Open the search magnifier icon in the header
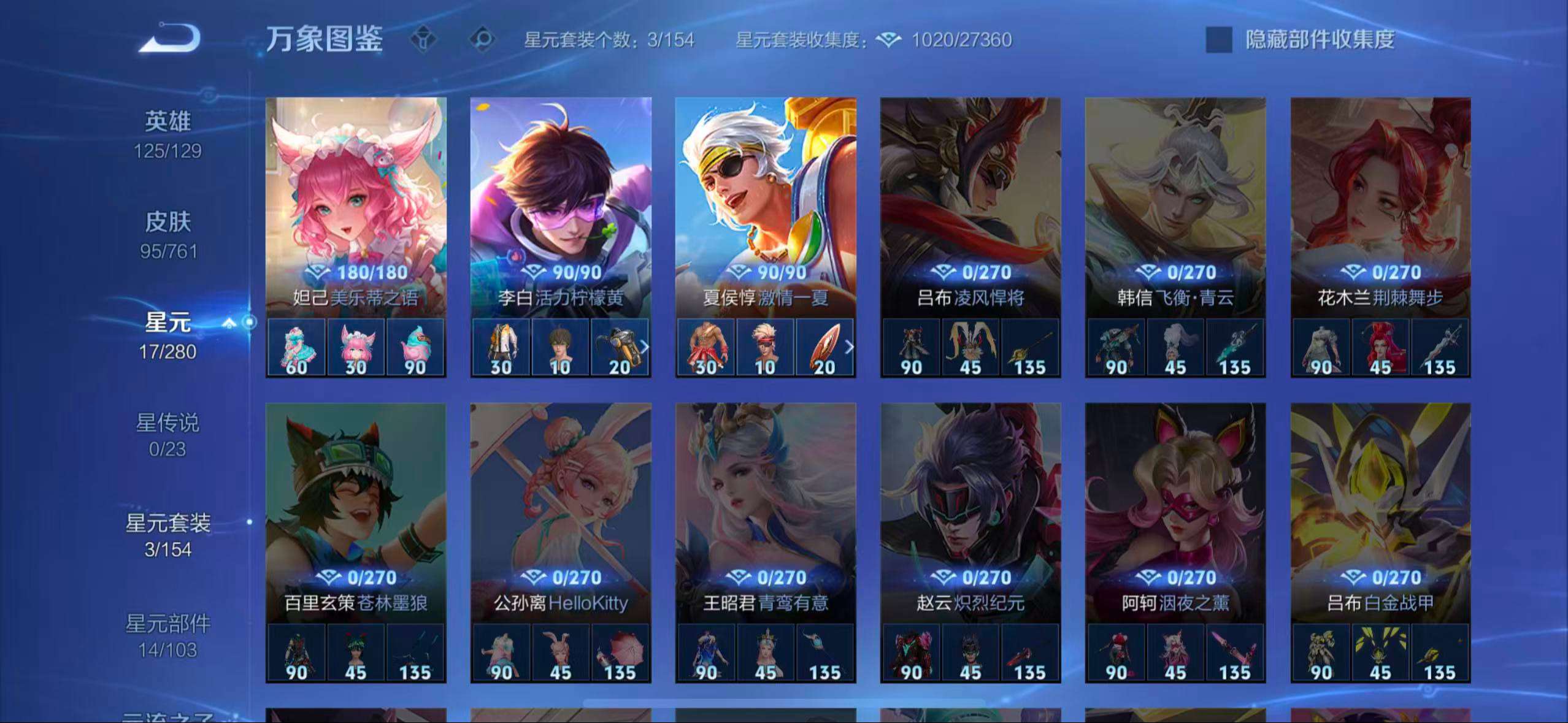The width and height of the screenshot is (1568, 723). [x=483, y=39]
